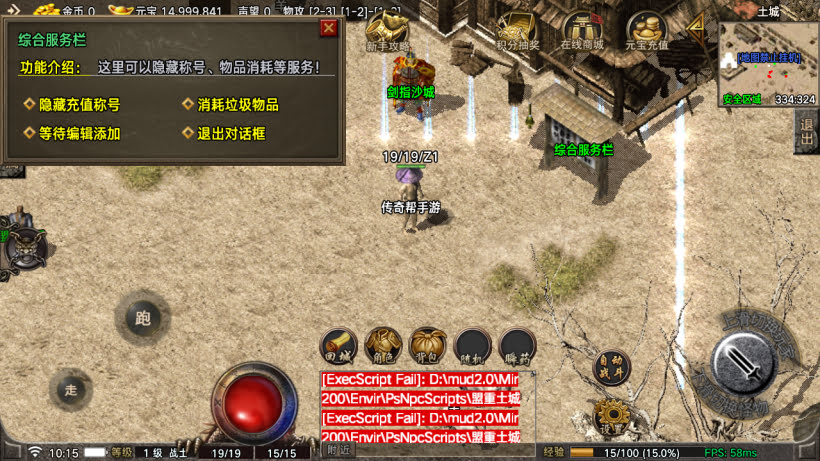Open the 背包 bag
This screenshot has height=461, width=820.
428,346
